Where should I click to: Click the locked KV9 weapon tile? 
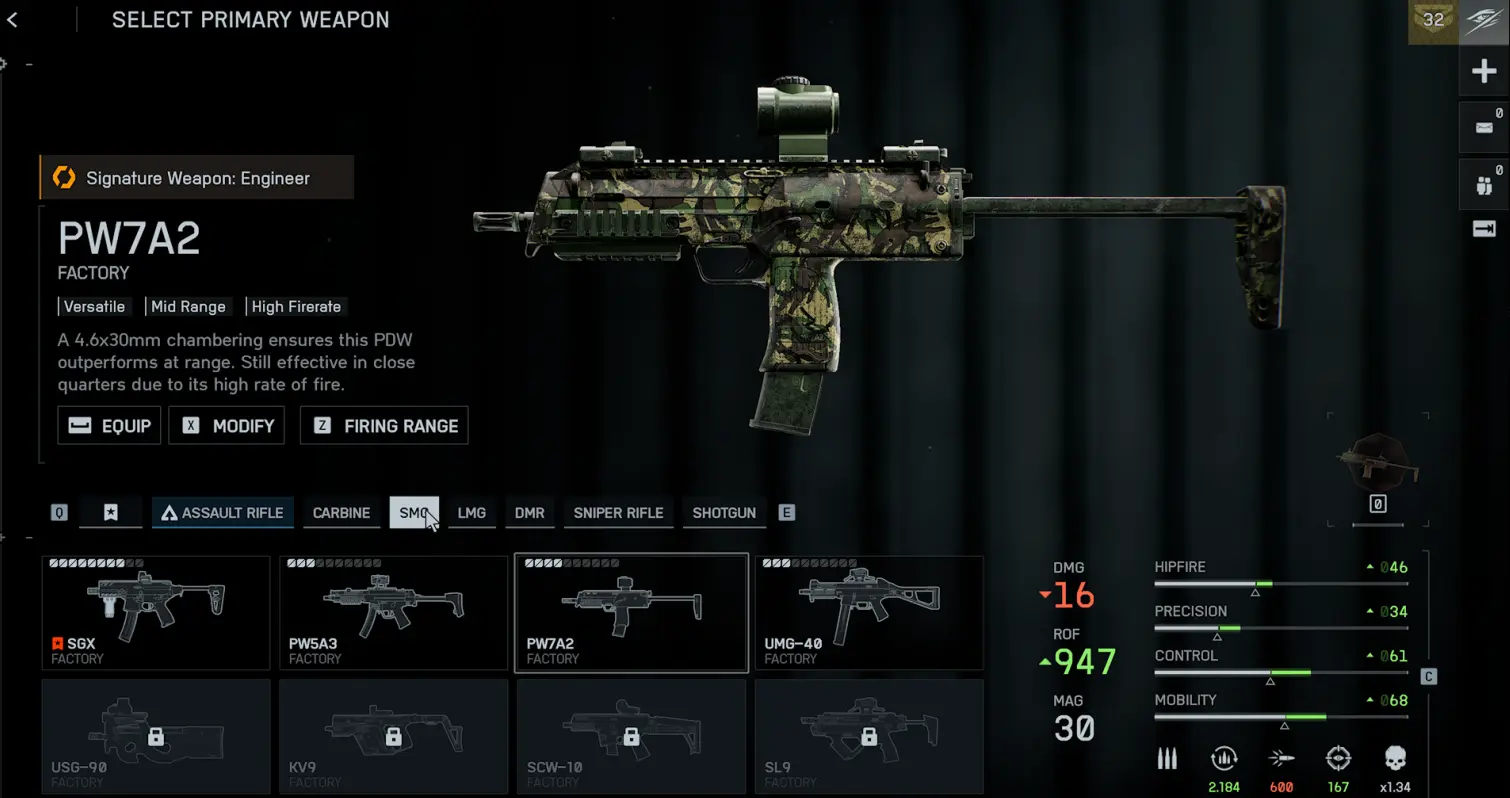393,737
